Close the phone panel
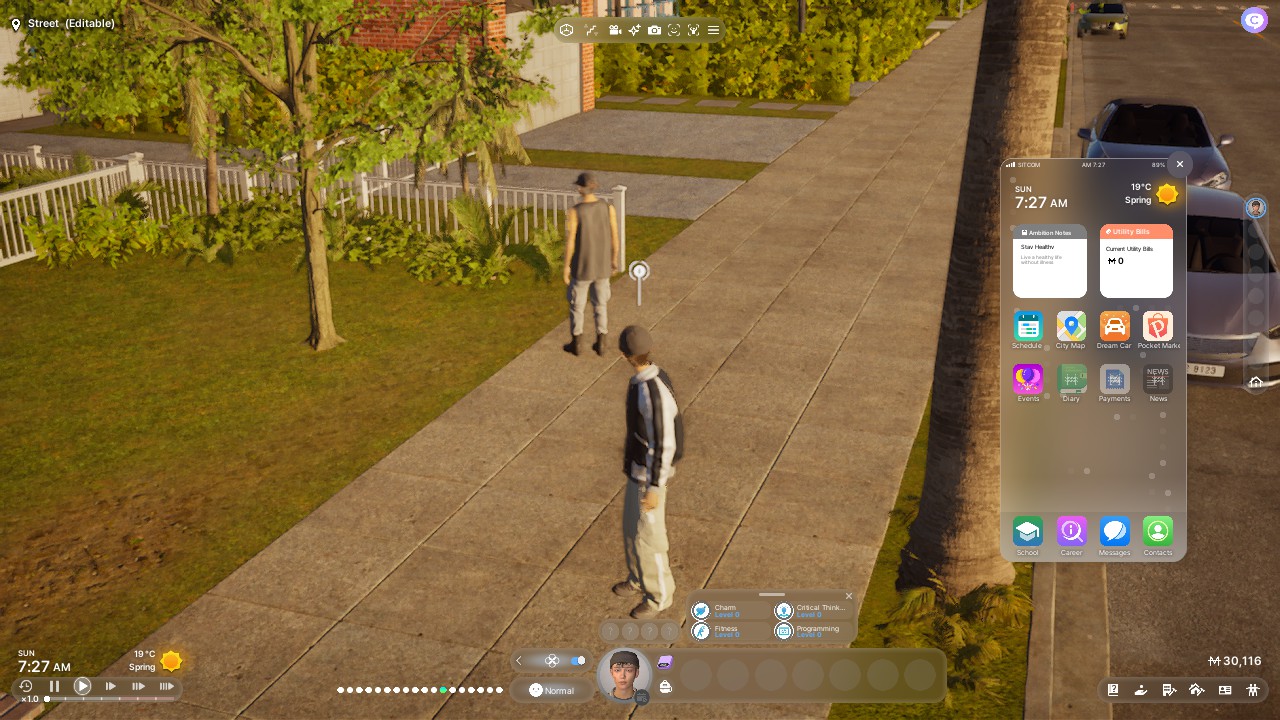Screen dimensions: 1280x720 pyautogui.click(x=1180, y=164)
